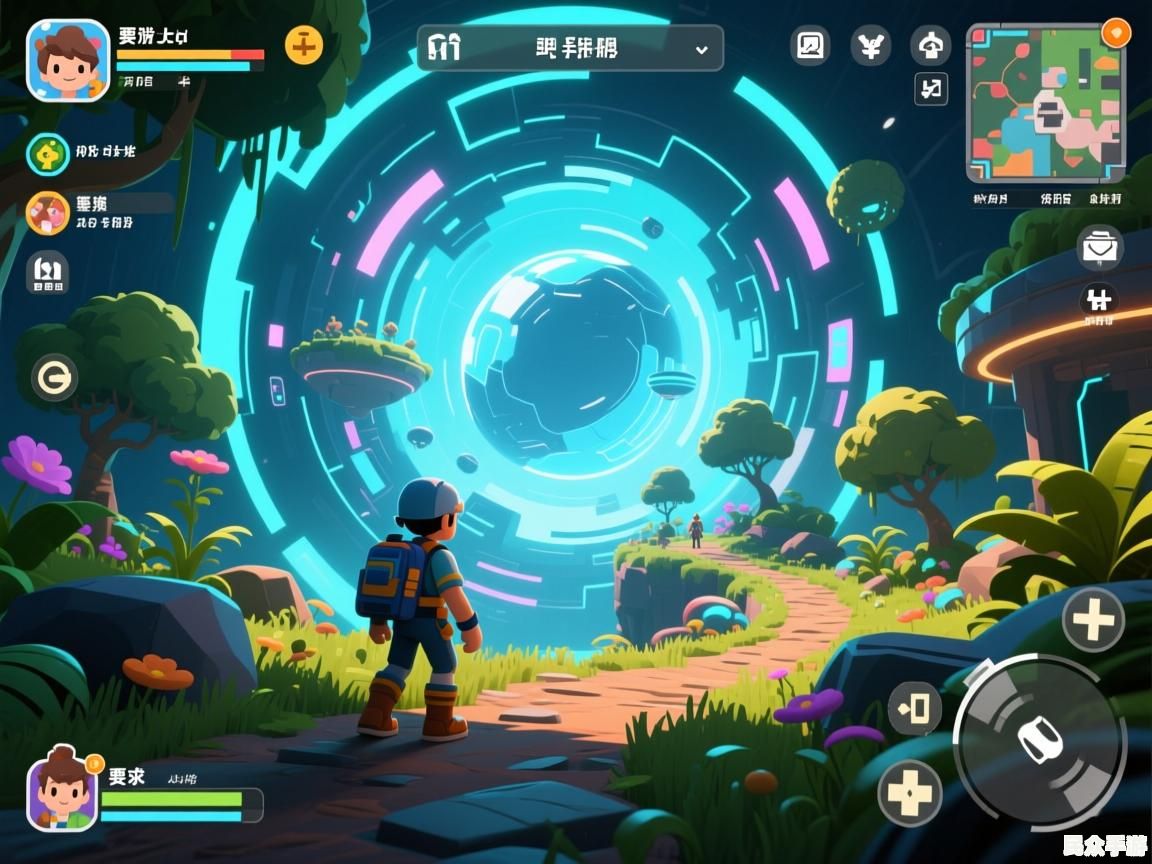Viewport: 1152px width, 864px height.
Task: Open the bag icon below the minimap
Action: click(1100, 247)
